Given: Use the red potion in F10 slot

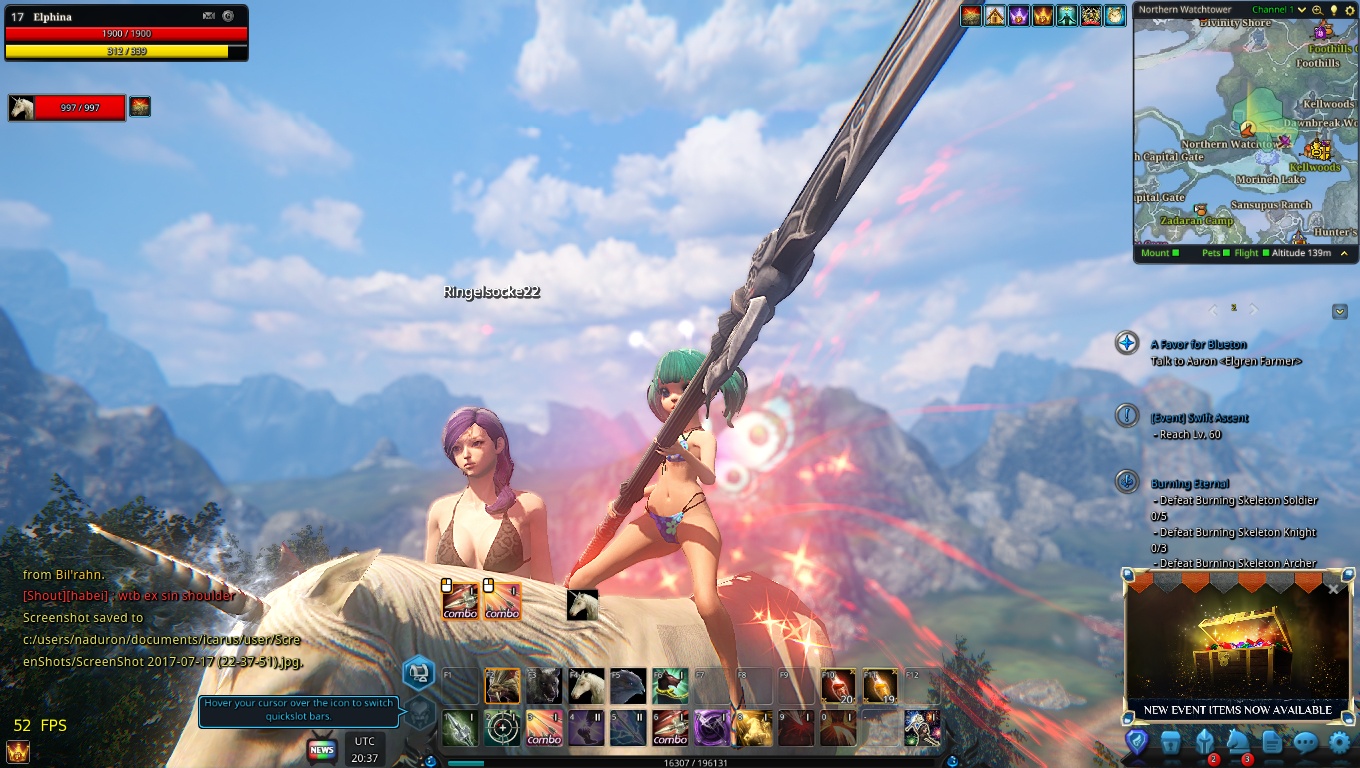Looking at the screenshot, I should (x=839, y=686).
